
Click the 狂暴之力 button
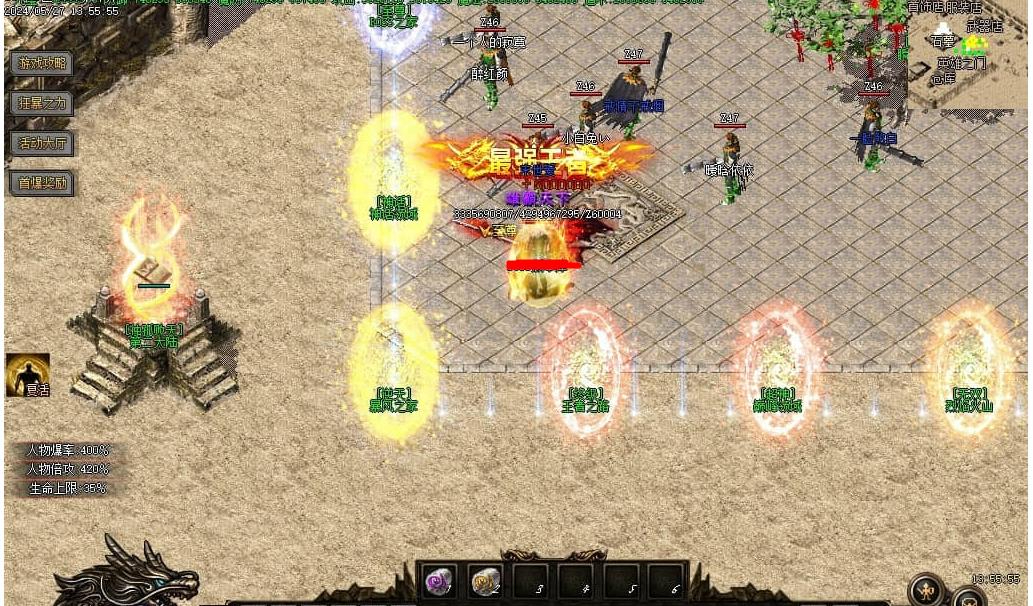pyautogui.click(x=42, y=103)
